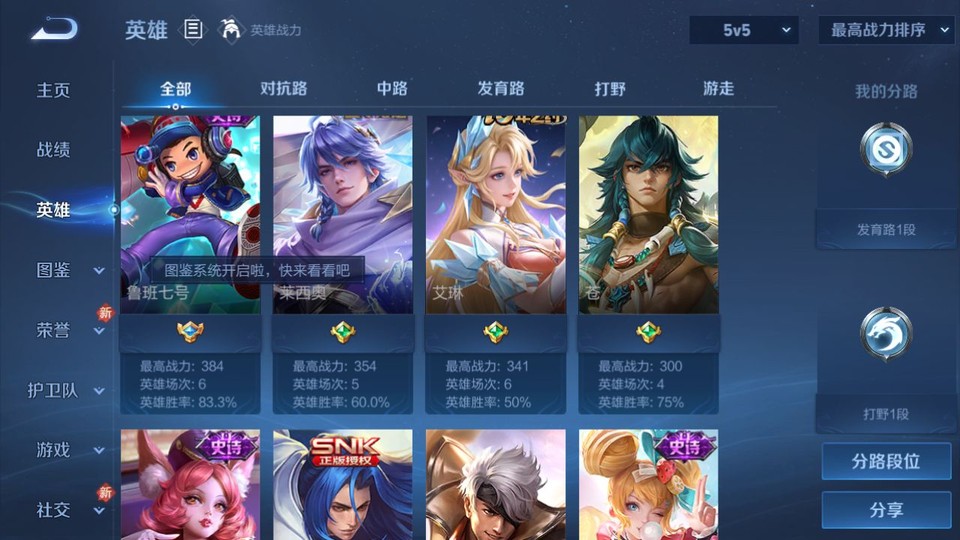Select the 鲁班七号 hero card
The height and width of the screenshot is (540, 960).
click(190, 215)
